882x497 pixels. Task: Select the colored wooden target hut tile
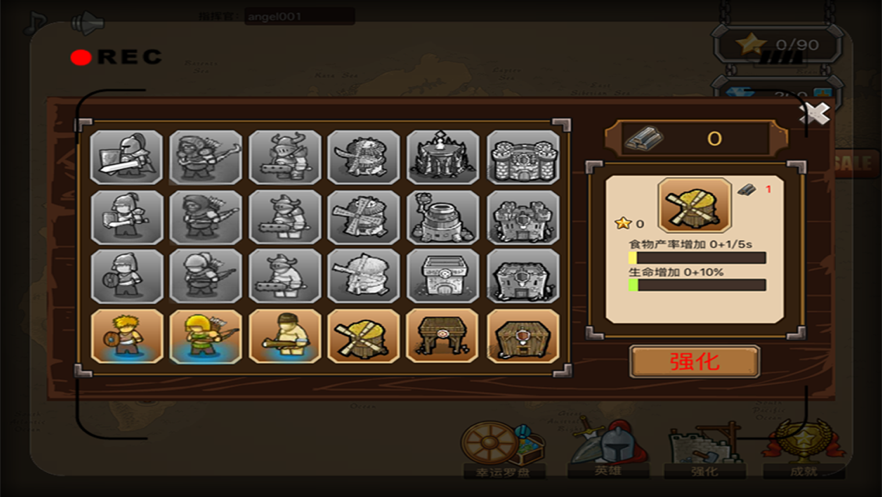click(443, 336)
